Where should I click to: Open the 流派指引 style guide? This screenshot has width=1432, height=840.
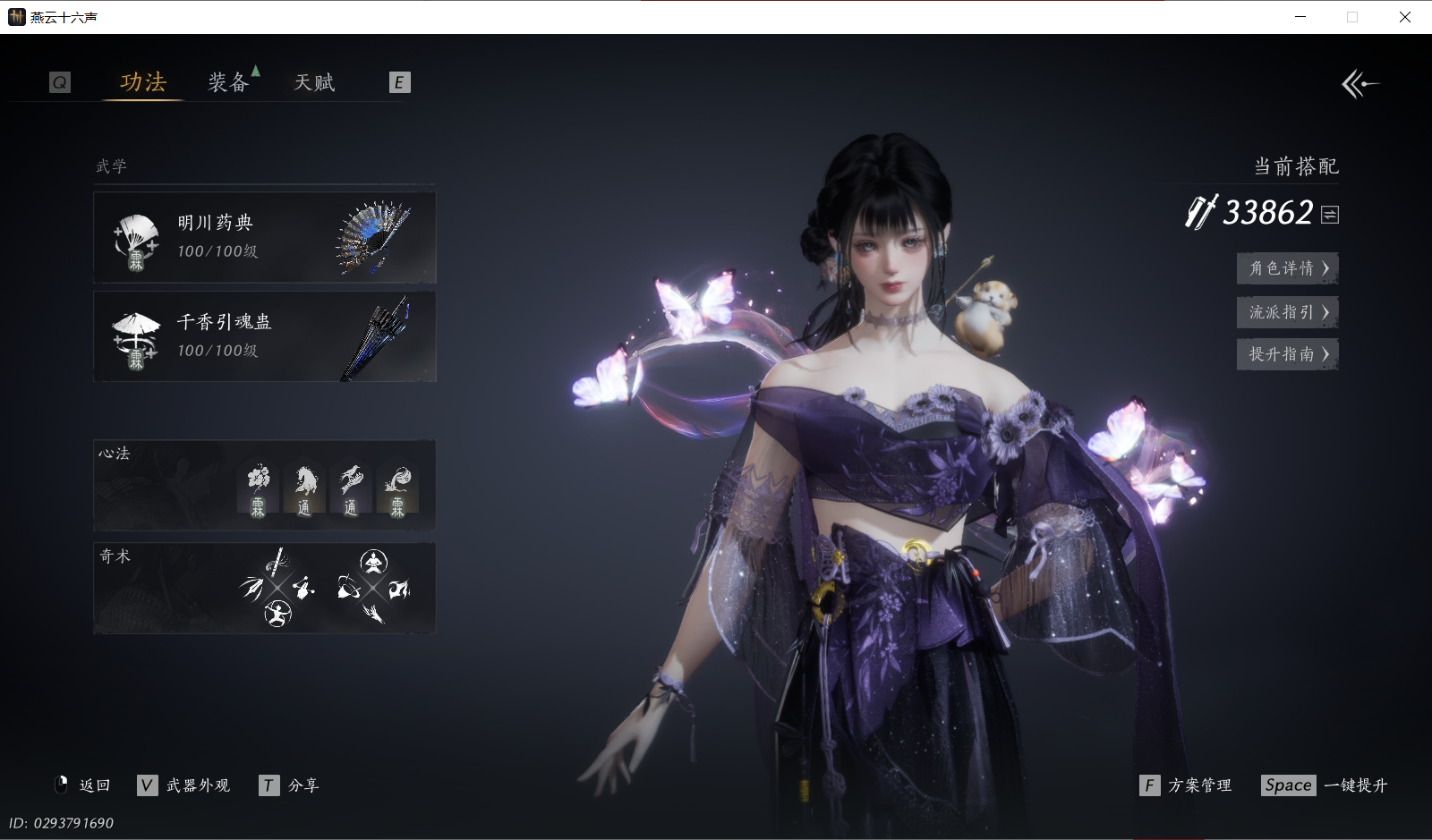[x=1287, y=312]
